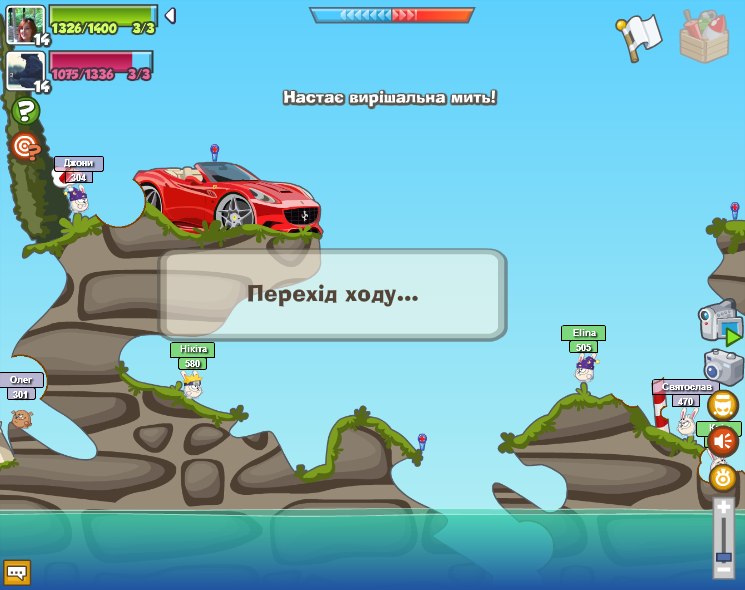This screenshot has width=745, height=590.
Task: Zoom out with the minus button
Action: (x=723, y=569)
